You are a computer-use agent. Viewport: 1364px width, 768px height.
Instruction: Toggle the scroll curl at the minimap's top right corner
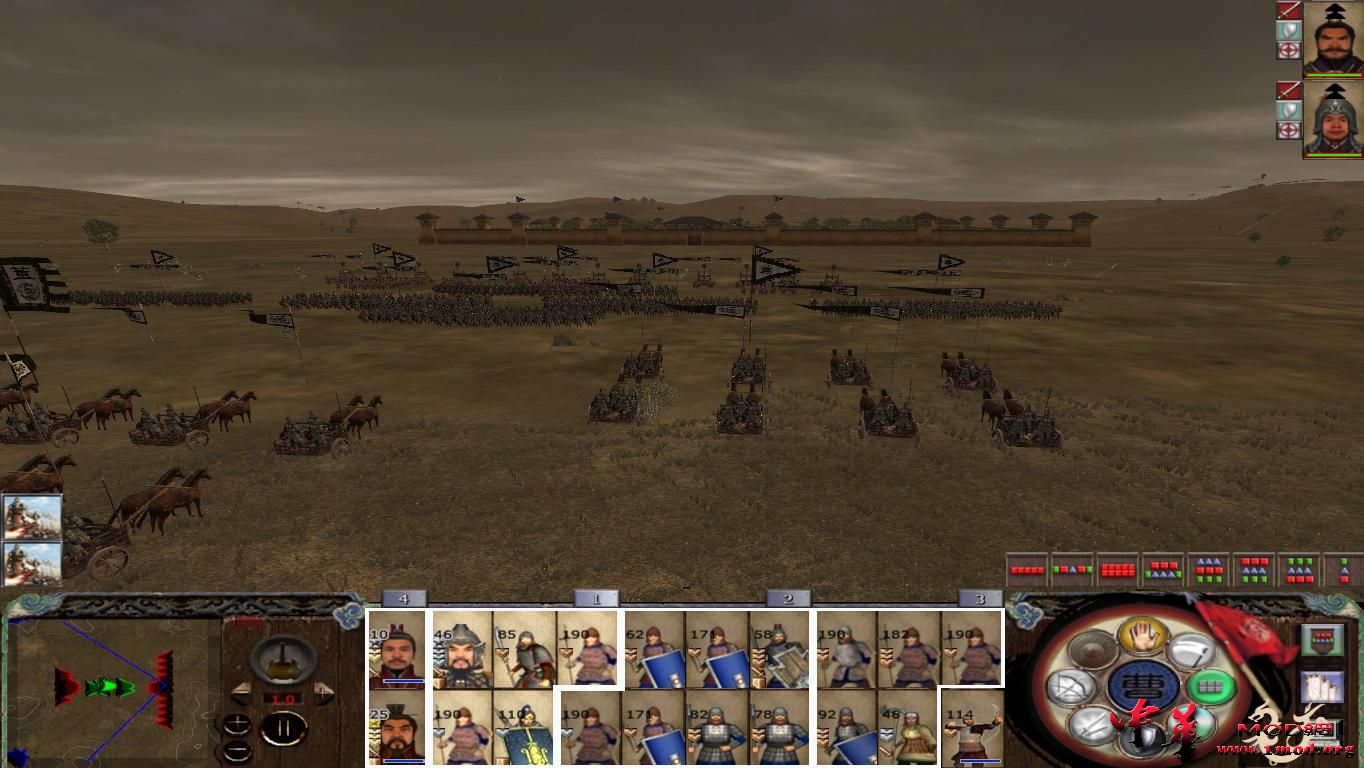[x=349, y=617]
